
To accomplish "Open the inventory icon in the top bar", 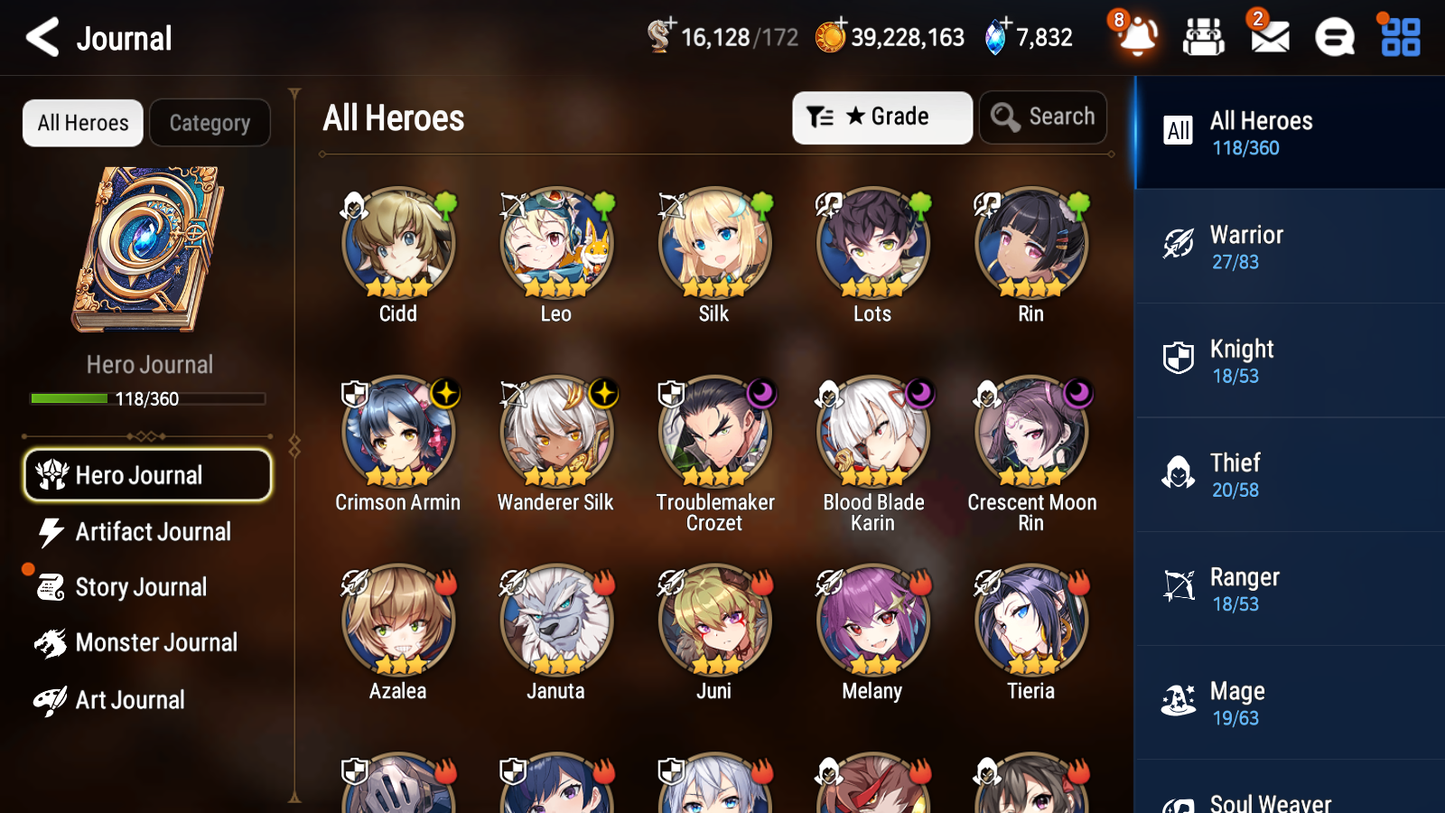I will coord(1203,36).
